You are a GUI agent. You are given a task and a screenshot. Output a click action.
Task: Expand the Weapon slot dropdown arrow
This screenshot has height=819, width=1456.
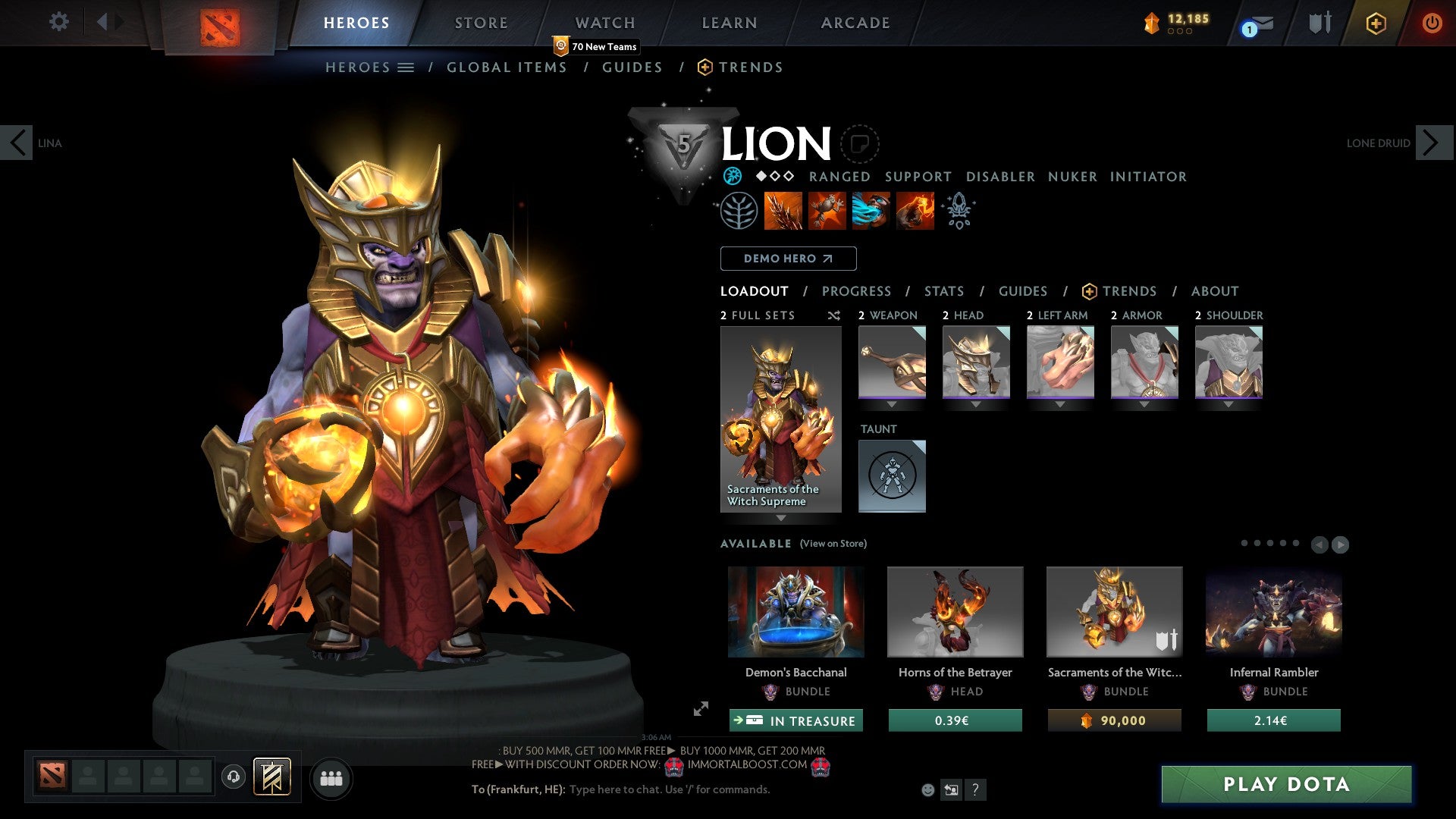[x=892, y=404]
